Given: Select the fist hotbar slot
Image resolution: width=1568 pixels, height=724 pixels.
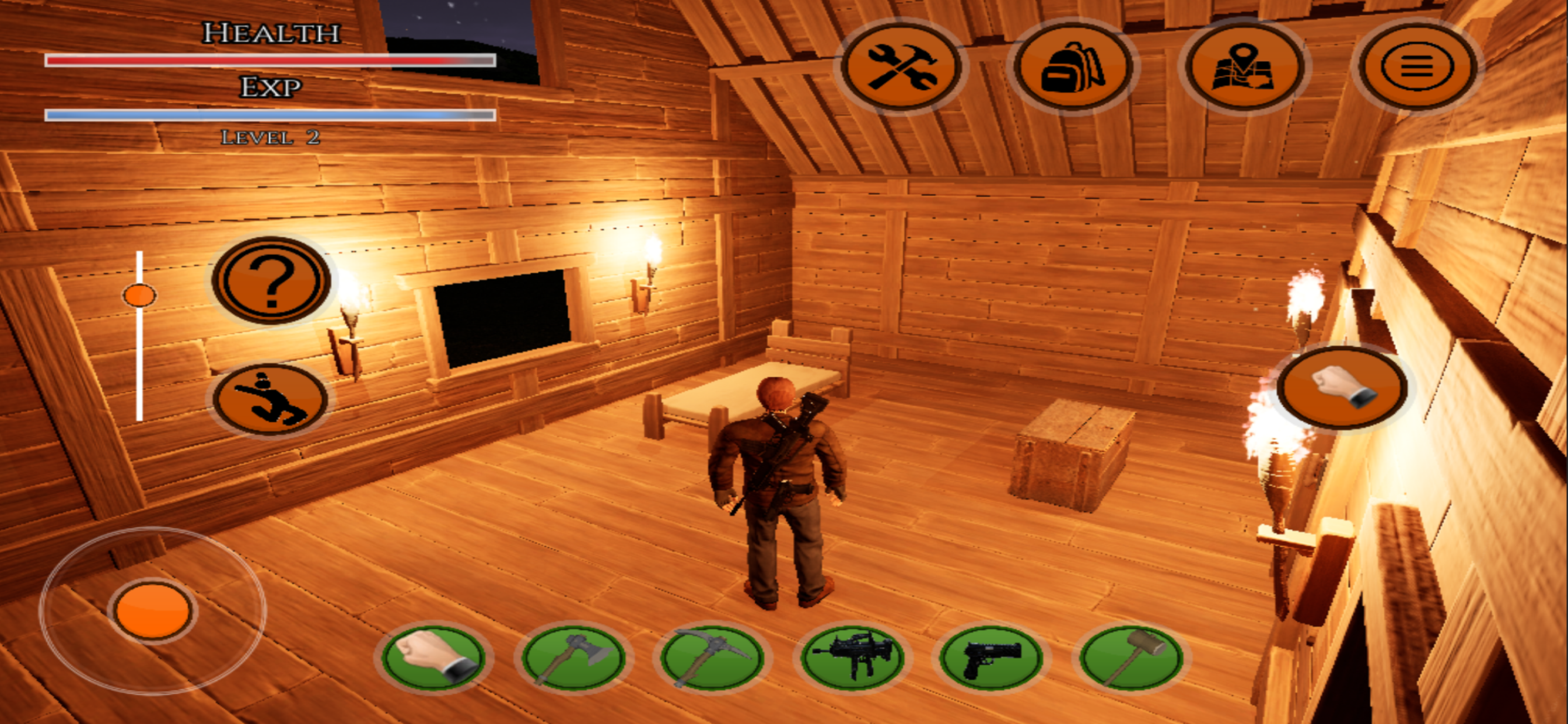Looking at the screenshot, I should pos(433,658).
